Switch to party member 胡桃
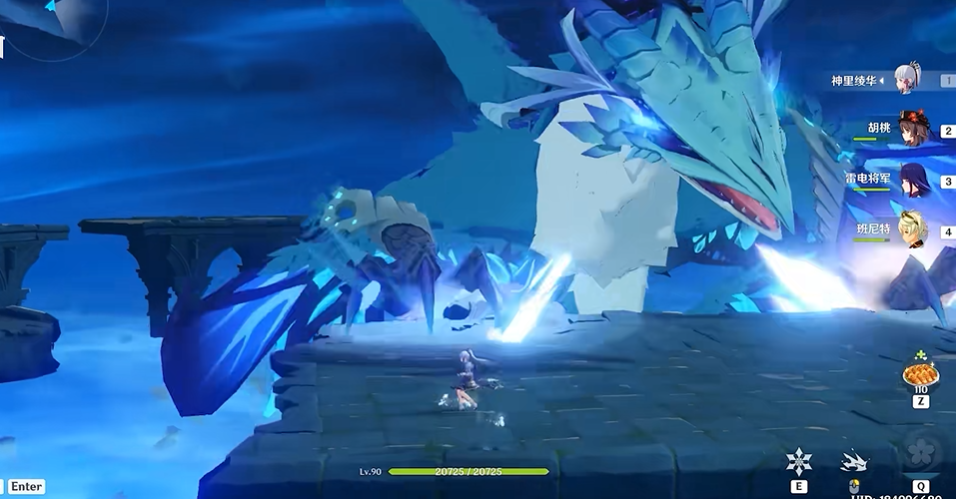 tap(912, 129)
